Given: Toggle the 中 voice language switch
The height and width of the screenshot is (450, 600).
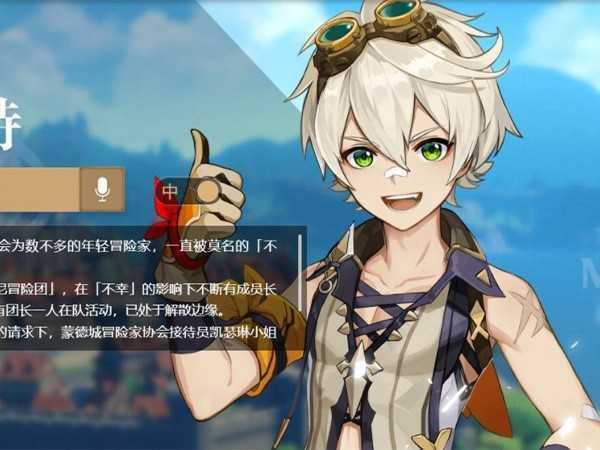Looking at the screenshot, I should (187, 191).
